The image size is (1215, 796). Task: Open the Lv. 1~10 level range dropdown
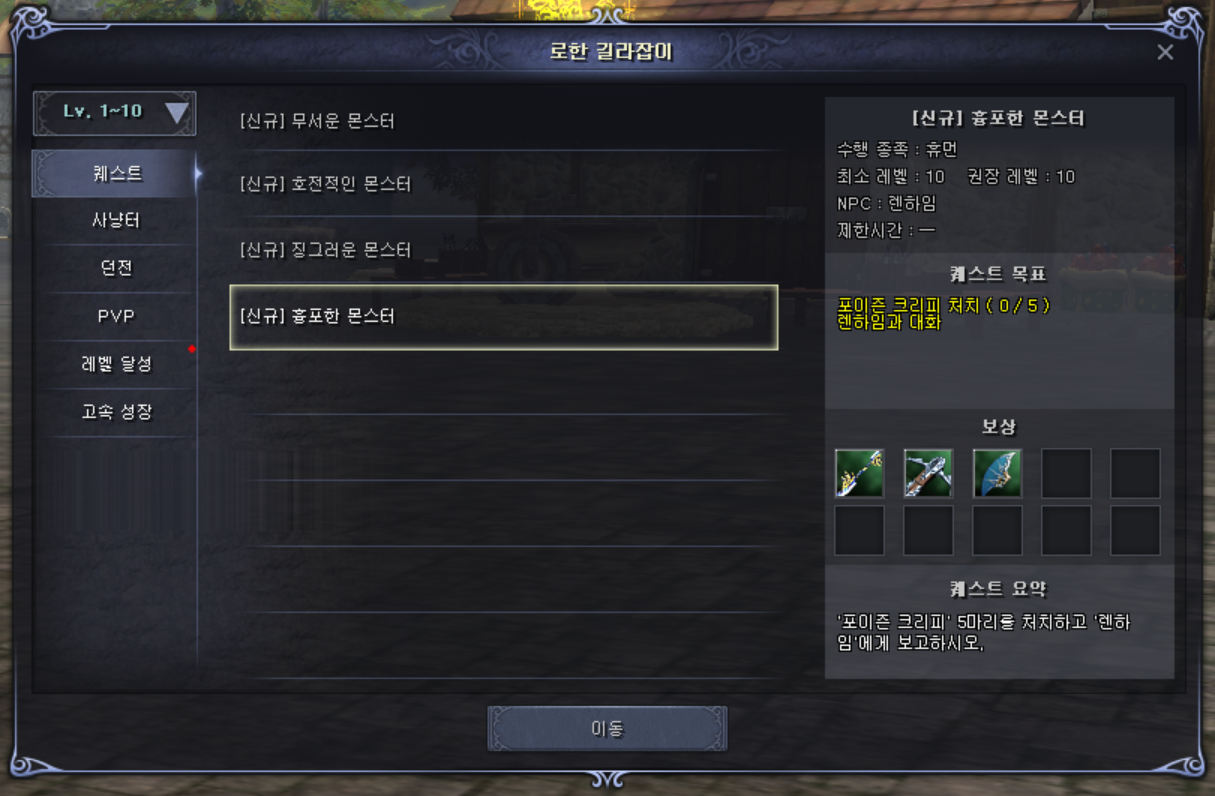point(115,113)
